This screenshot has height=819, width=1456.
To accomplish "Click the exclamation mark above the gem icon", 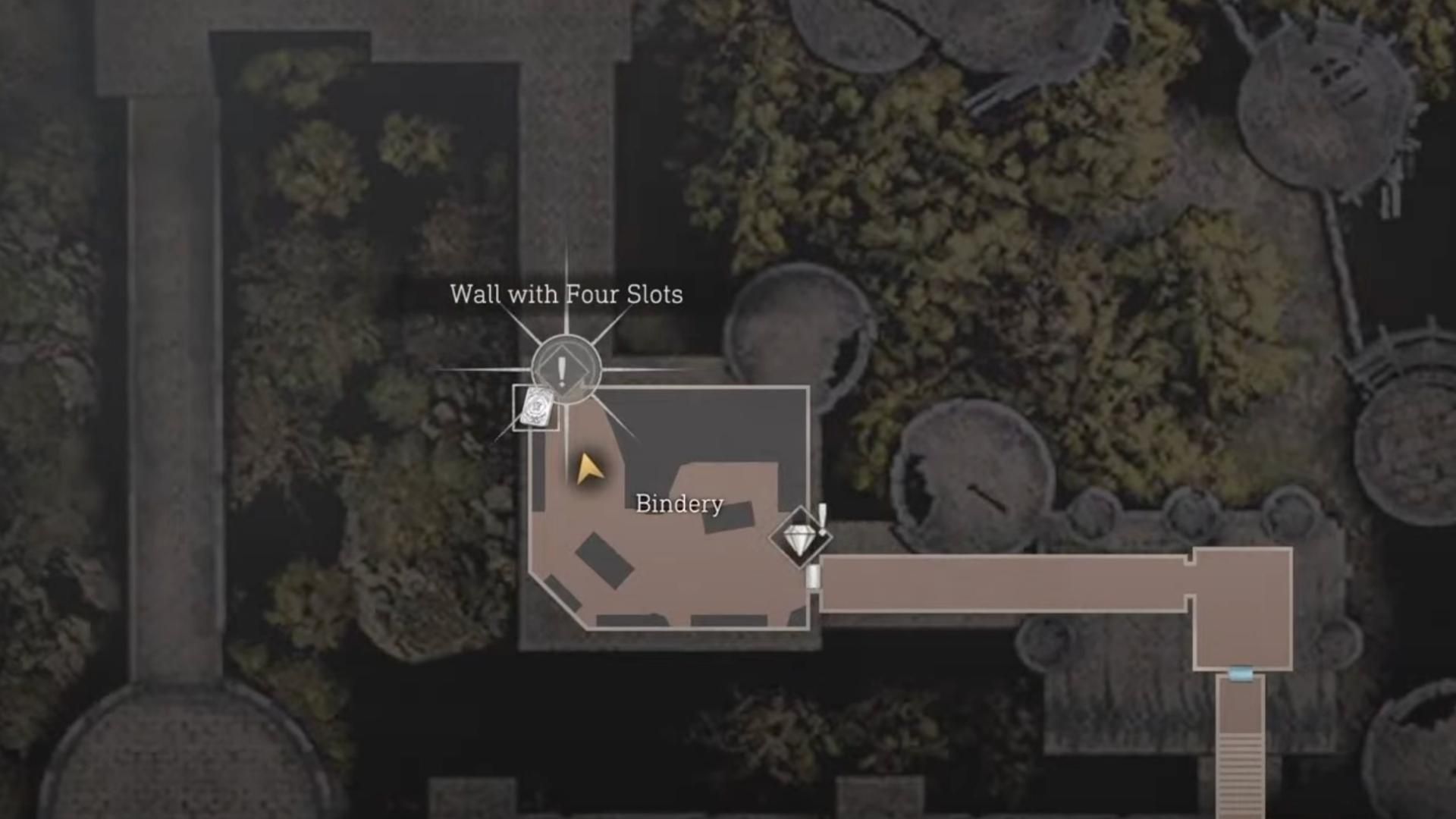I will (x=821, y=512).
